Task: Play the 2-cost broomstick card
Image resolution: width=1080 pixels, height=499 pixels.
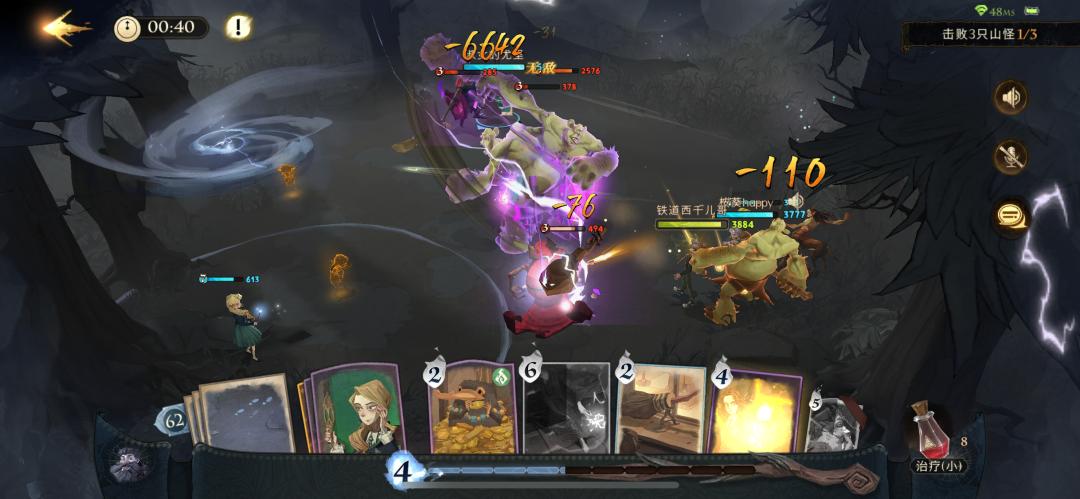Action: tap(660, 408)
